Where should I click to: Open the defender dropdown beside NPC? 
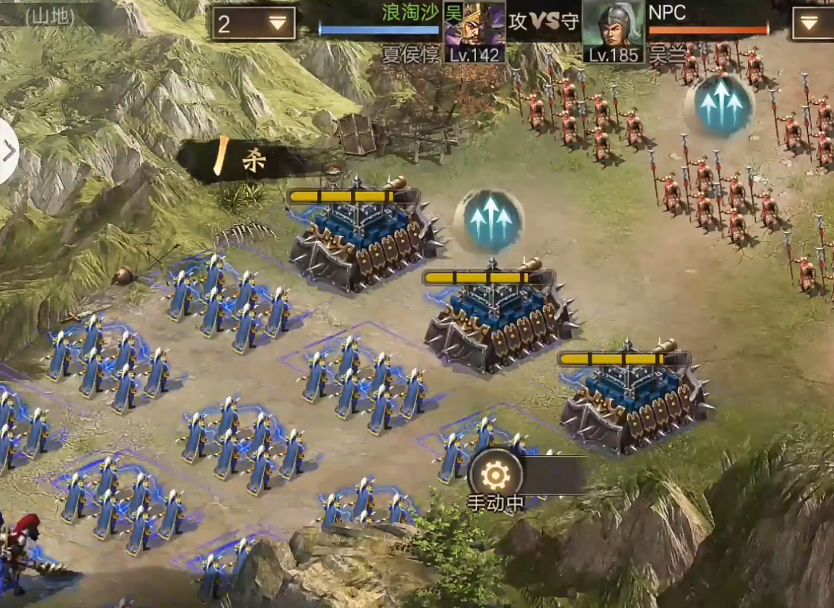coord(811,23)
